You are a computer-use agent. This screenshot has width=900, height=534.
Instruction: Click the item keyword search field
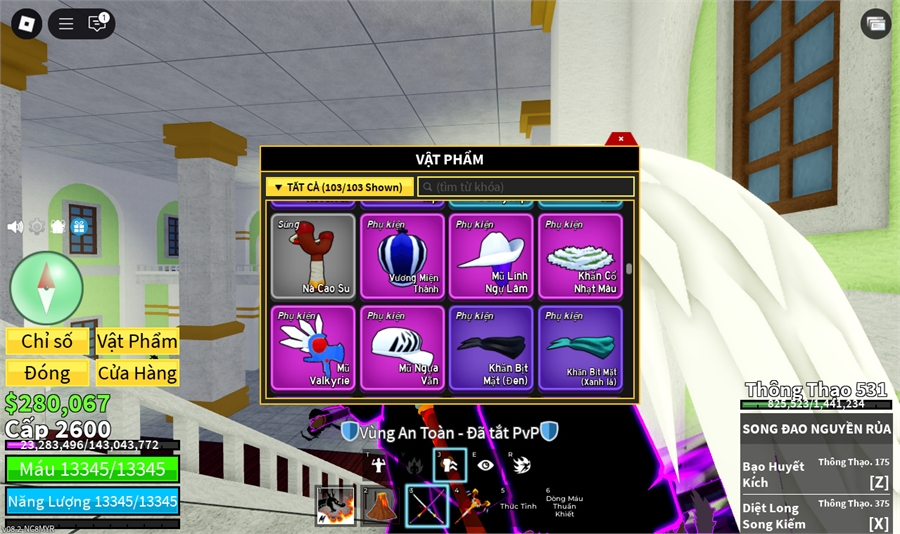(526, 187)
